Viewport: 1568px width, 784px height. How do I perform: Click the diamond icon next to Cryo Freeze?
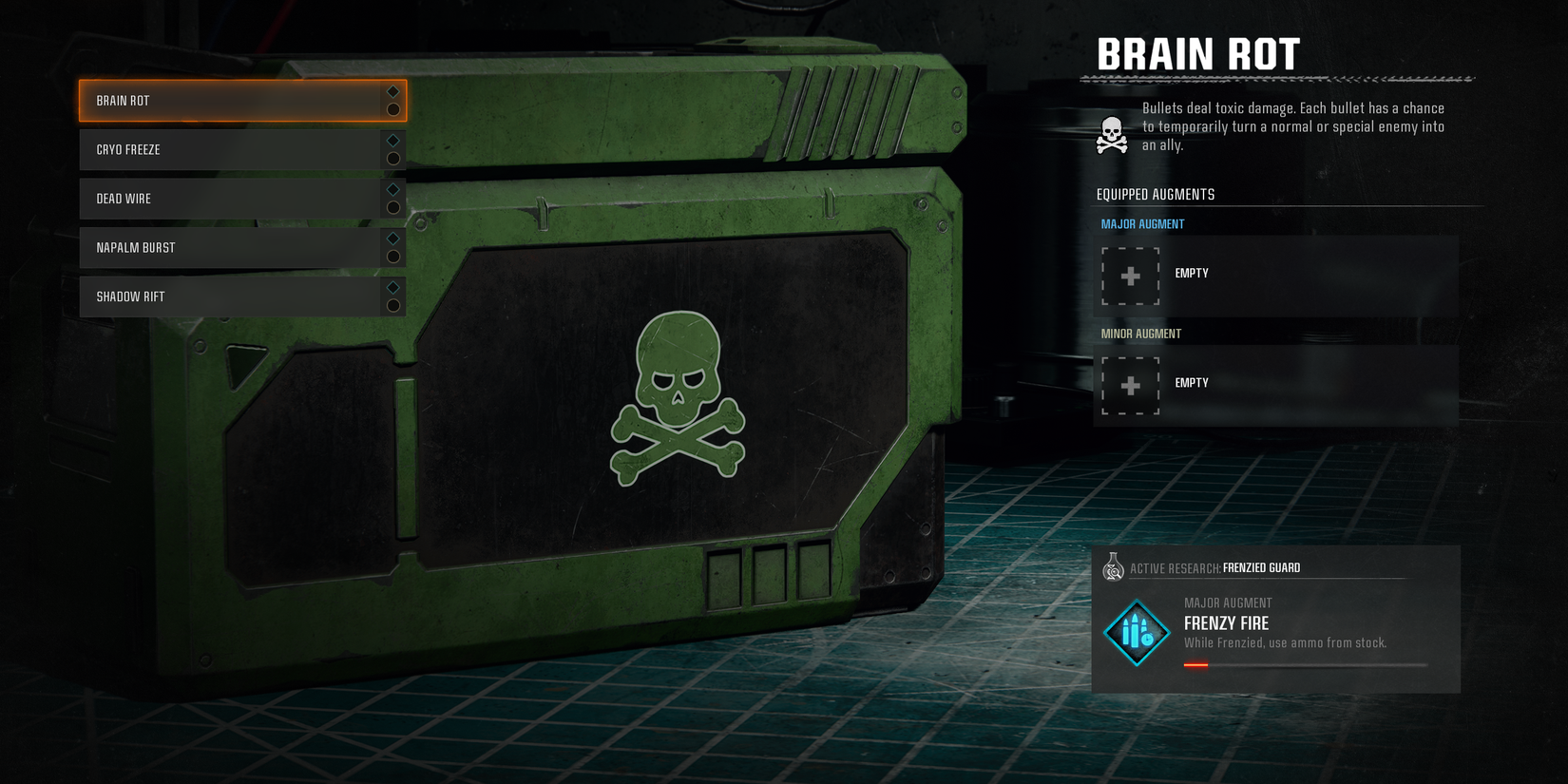click(392, 141)
